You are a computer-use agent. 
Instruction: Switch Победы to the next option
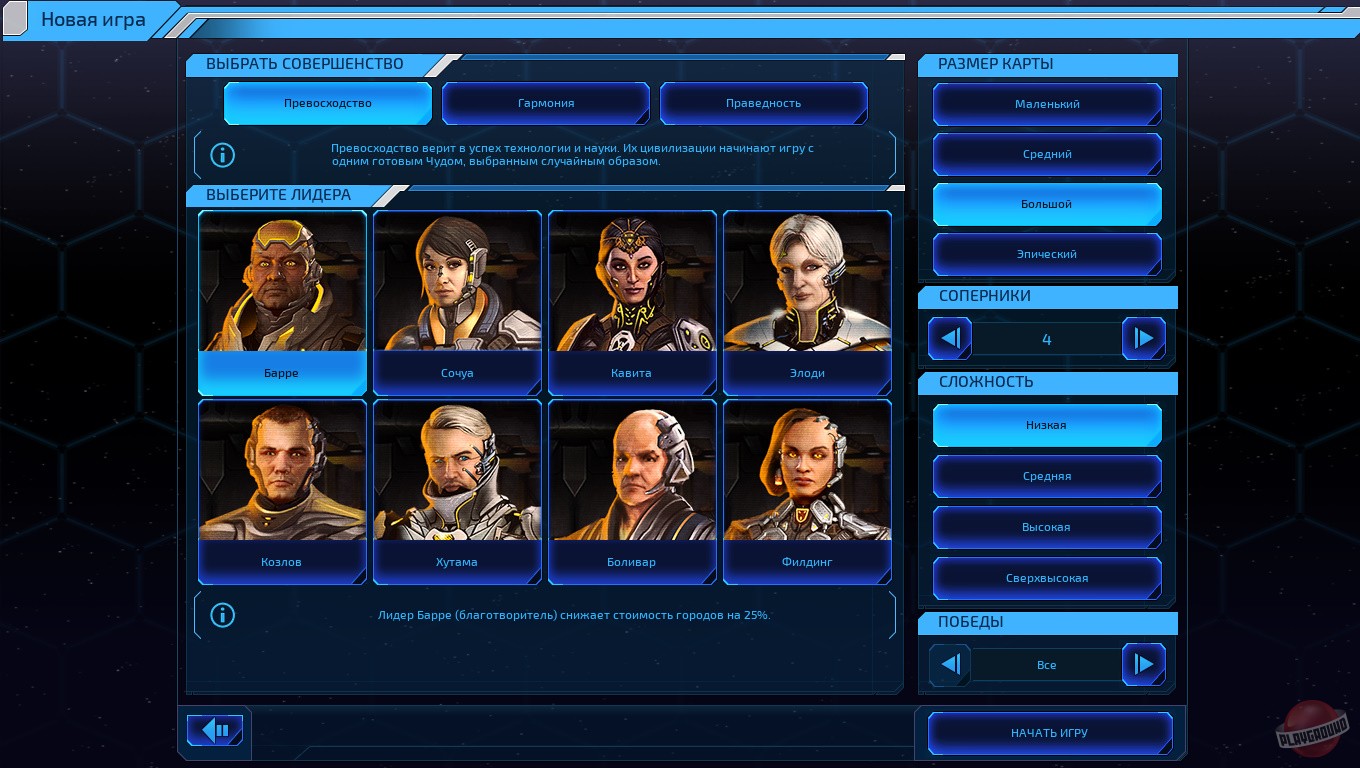tap(1143, 664)
